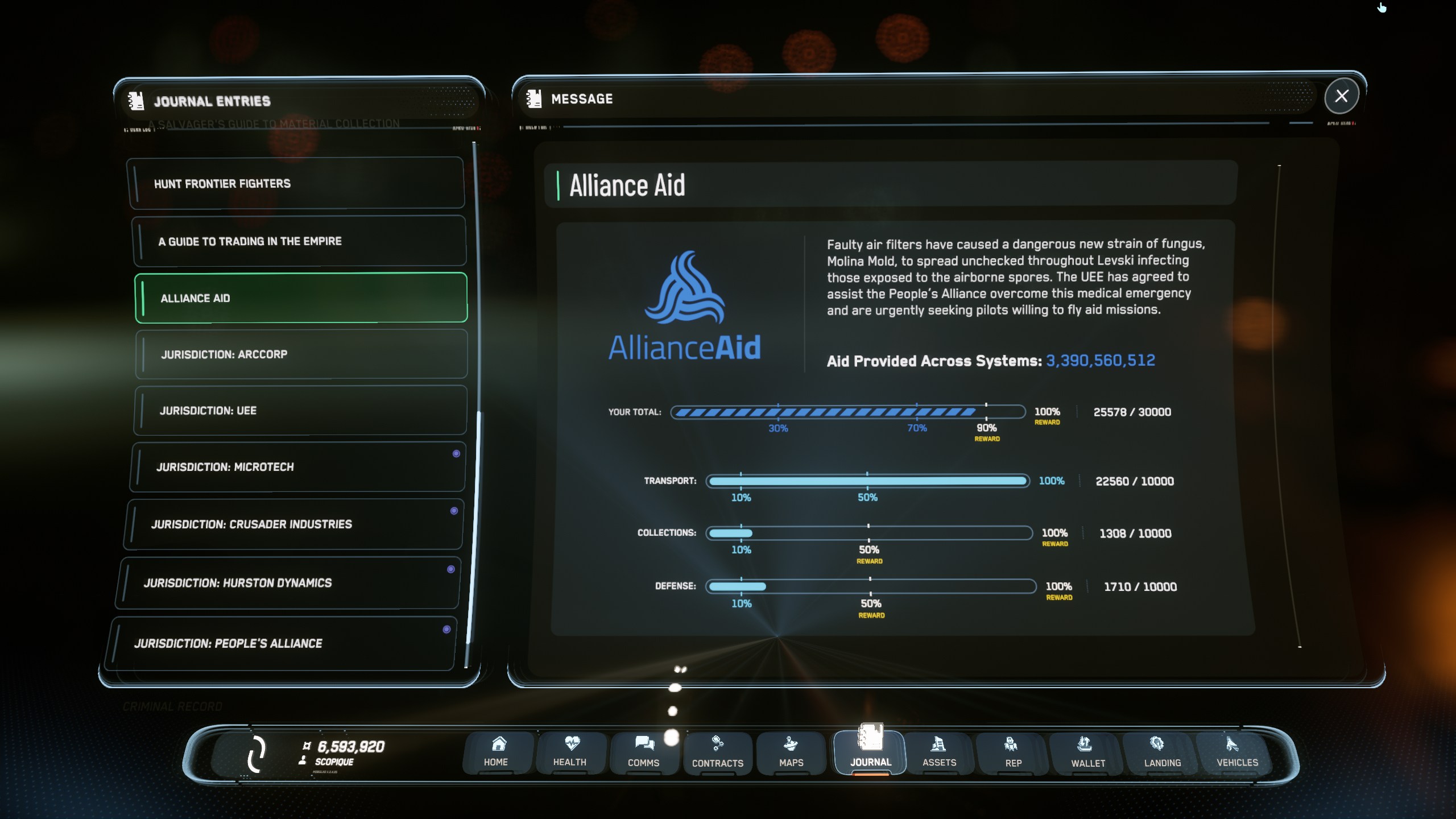Switch to the Vehicles tab
Screen dimensions: 1456x819
point(1237,752)
